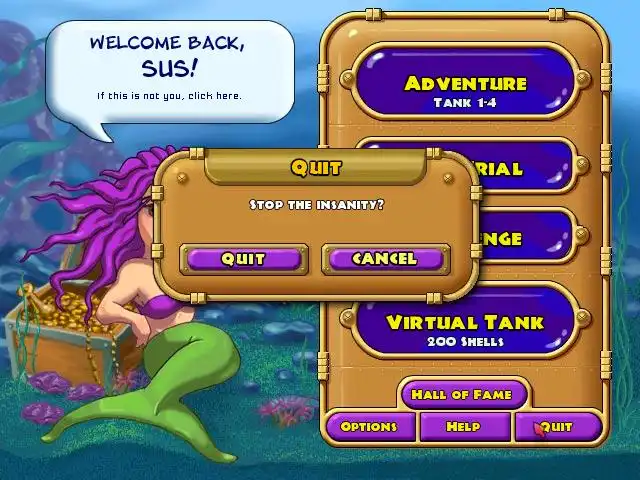This screenshot has height=480, width=640.
Task: Open the Virtual Tank mode
Action: tap(465, 328)
